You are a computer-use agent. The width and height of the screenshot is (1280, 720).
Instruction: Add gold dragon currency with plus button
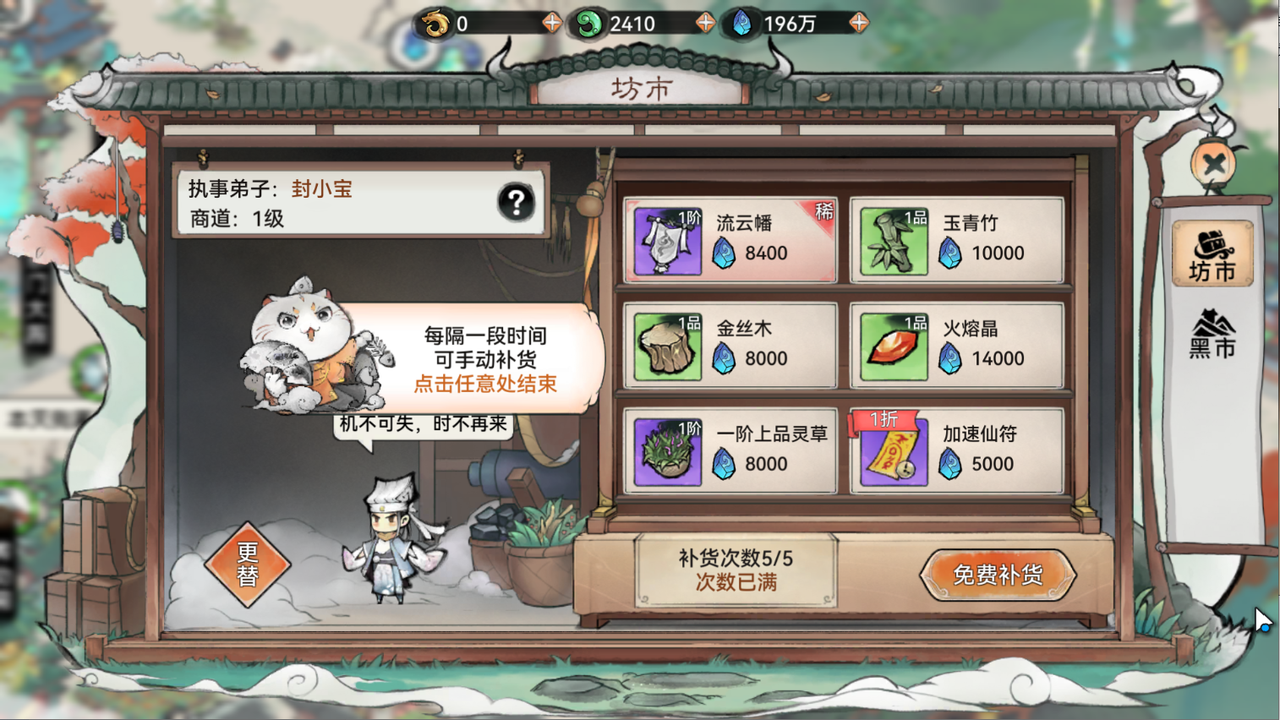point(551,23)
